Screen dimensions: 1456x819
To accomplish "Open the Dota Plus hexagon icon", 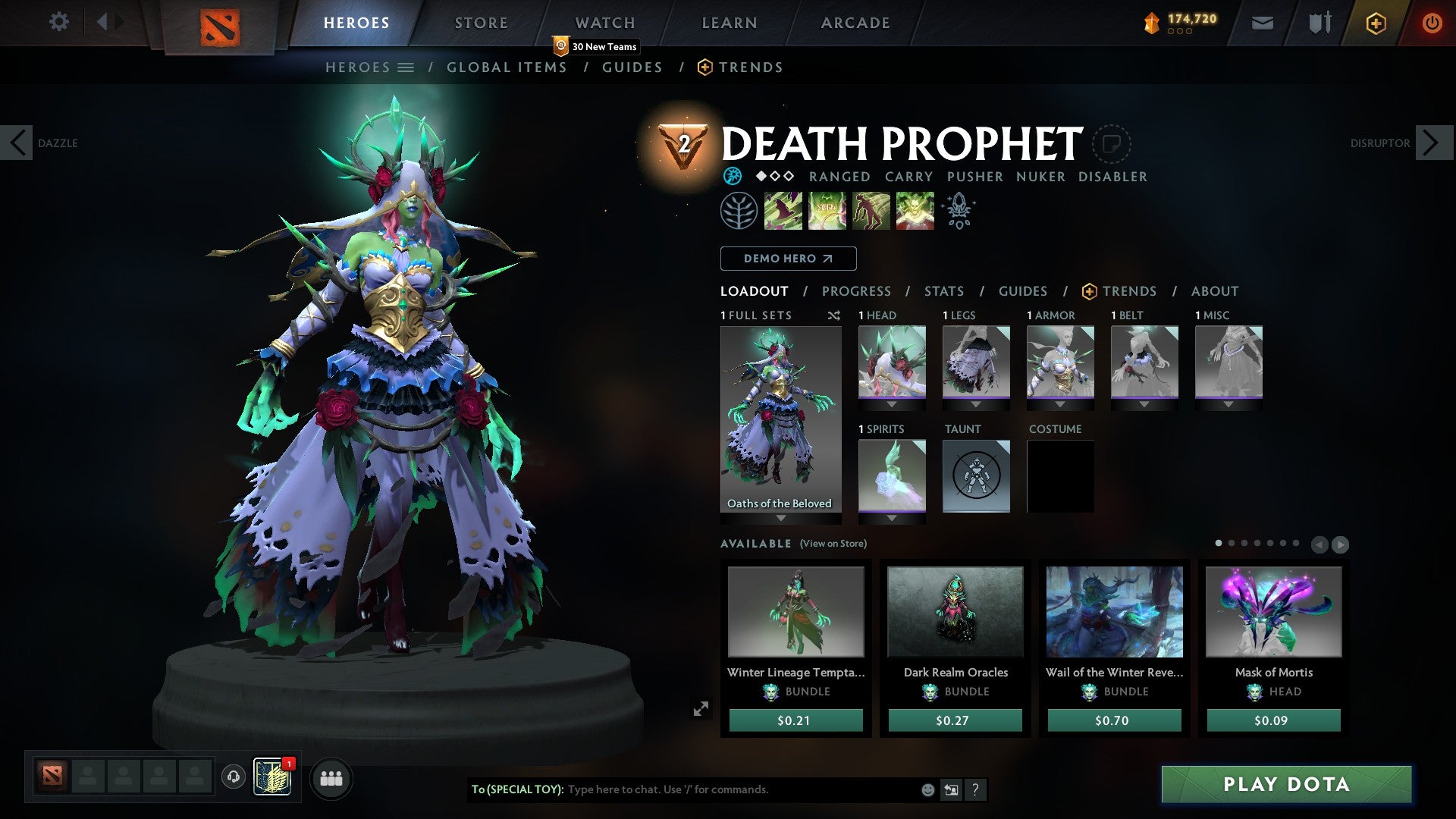I will 1375,23.
